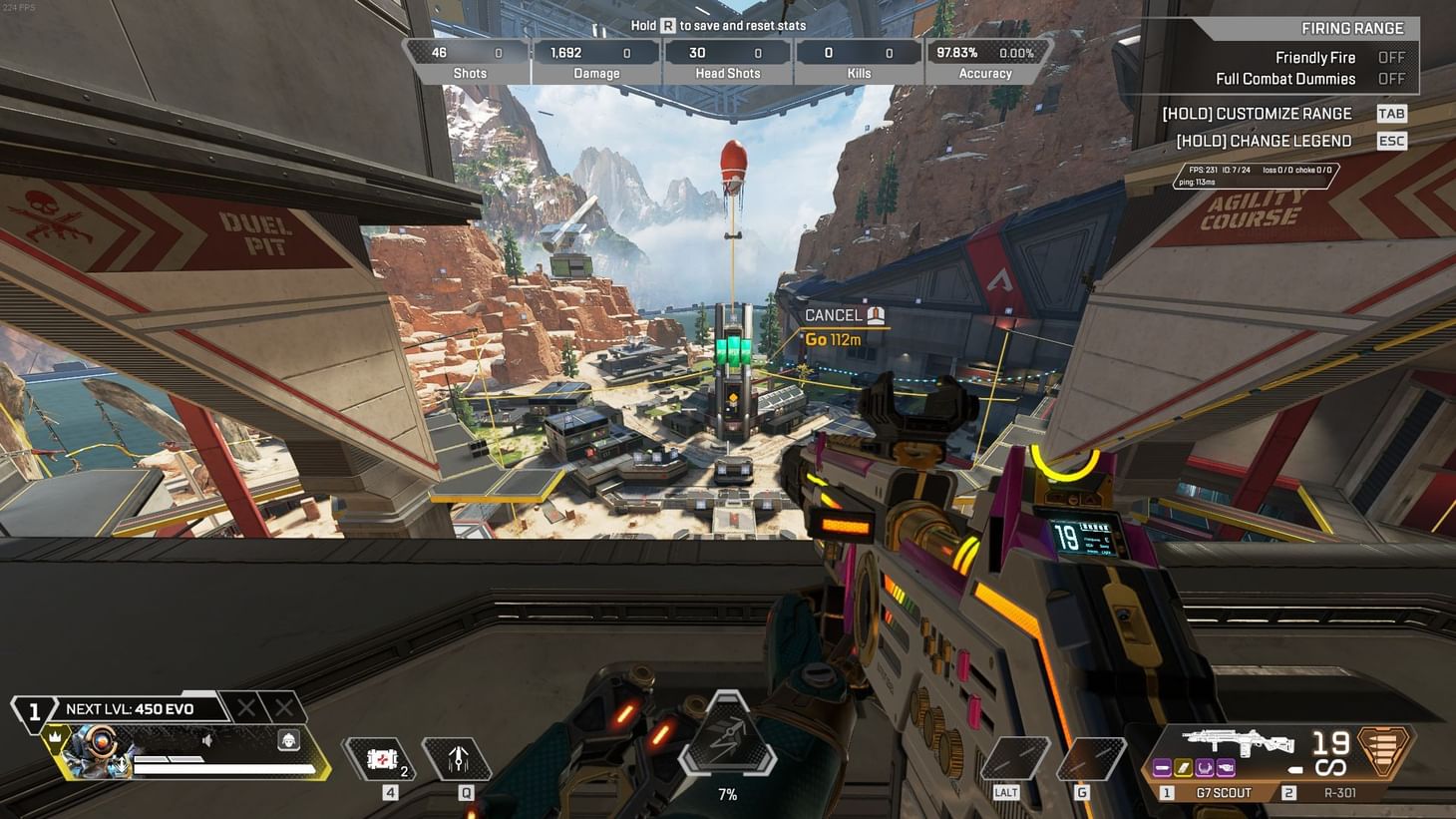Viewport: 1456px width, 819px height.
Task: Click the Accuracy stat panel
Action: click(985, 60)
